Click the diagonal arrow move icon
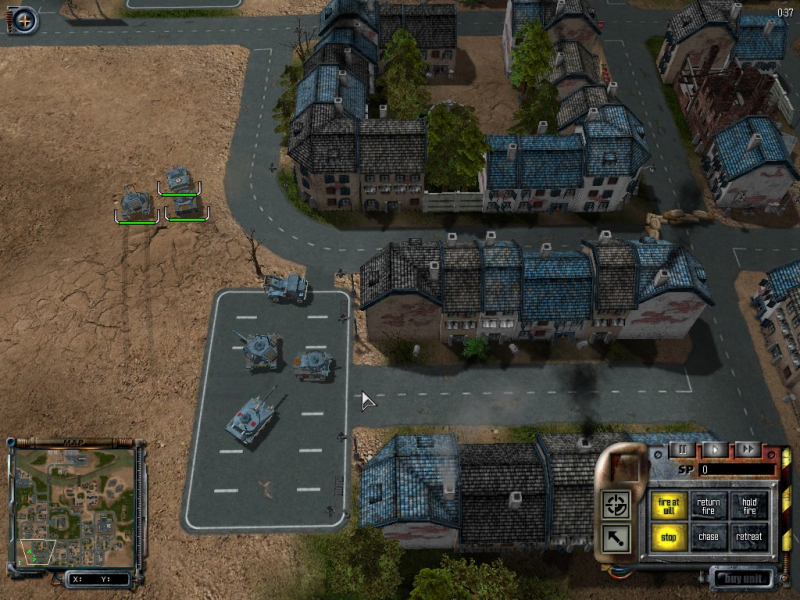This screenshot has height=600, width=800. click(x=616, y=540)
